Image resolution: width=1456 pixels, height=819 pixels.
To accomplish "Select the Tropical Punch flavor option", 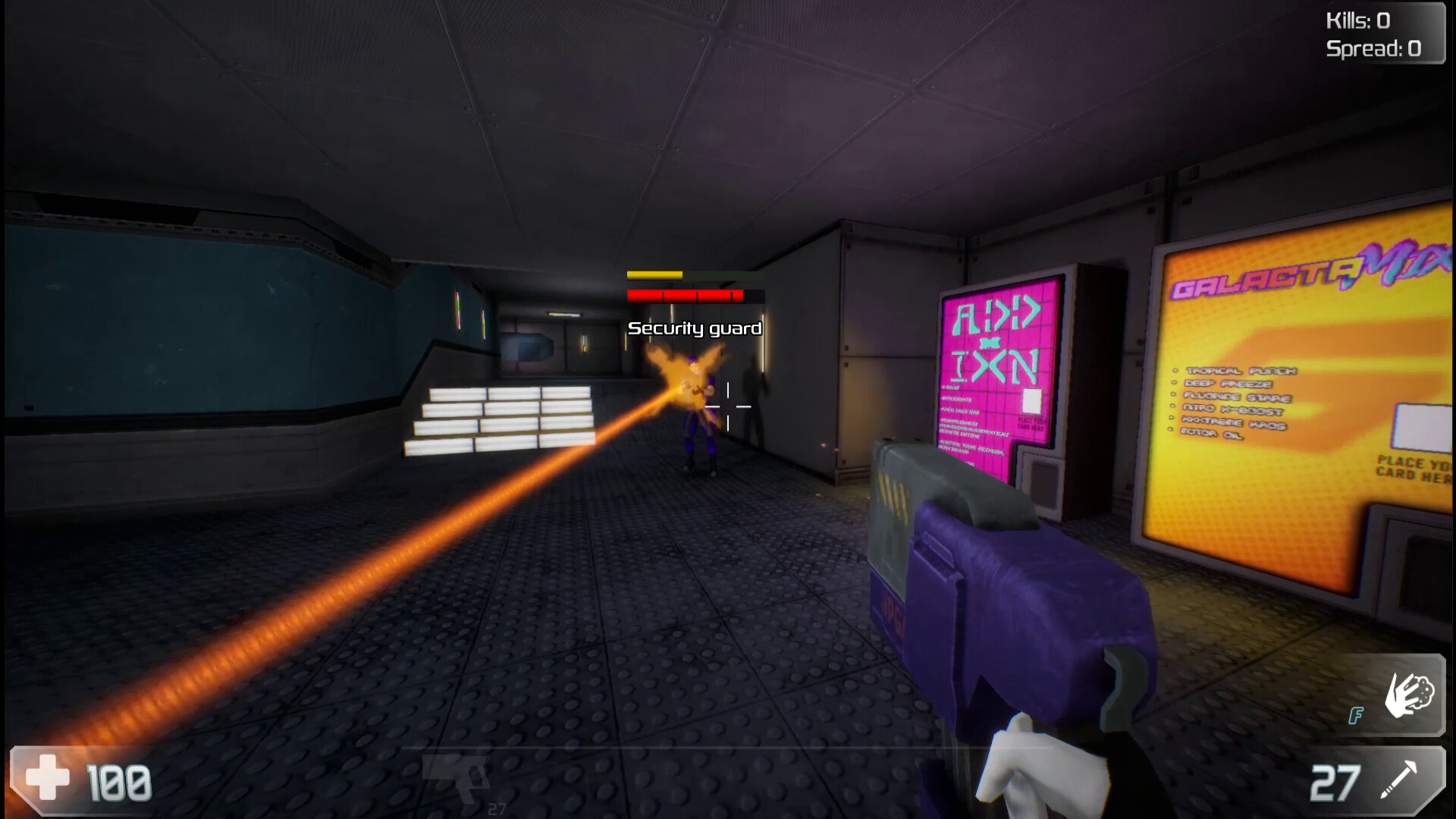I will tap(1244, 372).
